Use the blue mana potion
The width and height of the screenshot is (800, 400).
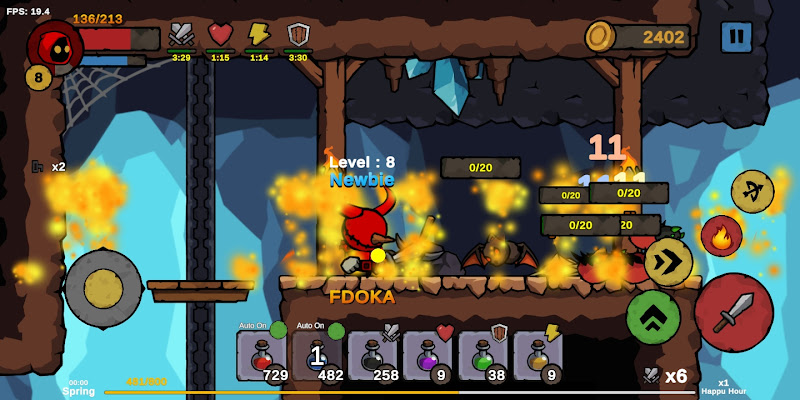[x=317, y=356]
